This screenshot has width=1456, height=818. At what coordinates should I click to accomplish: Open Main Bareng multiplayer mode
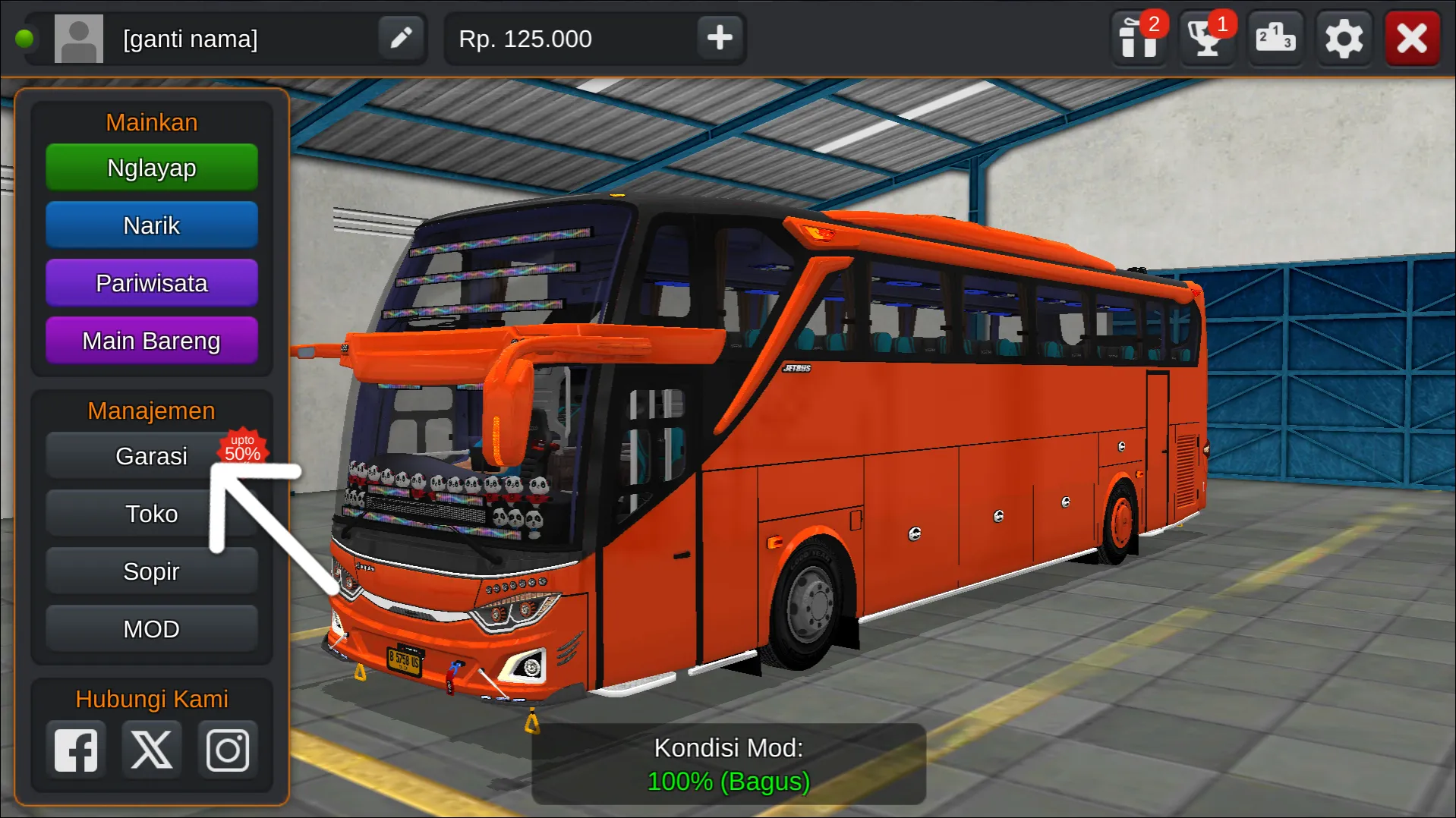point(151,340)
